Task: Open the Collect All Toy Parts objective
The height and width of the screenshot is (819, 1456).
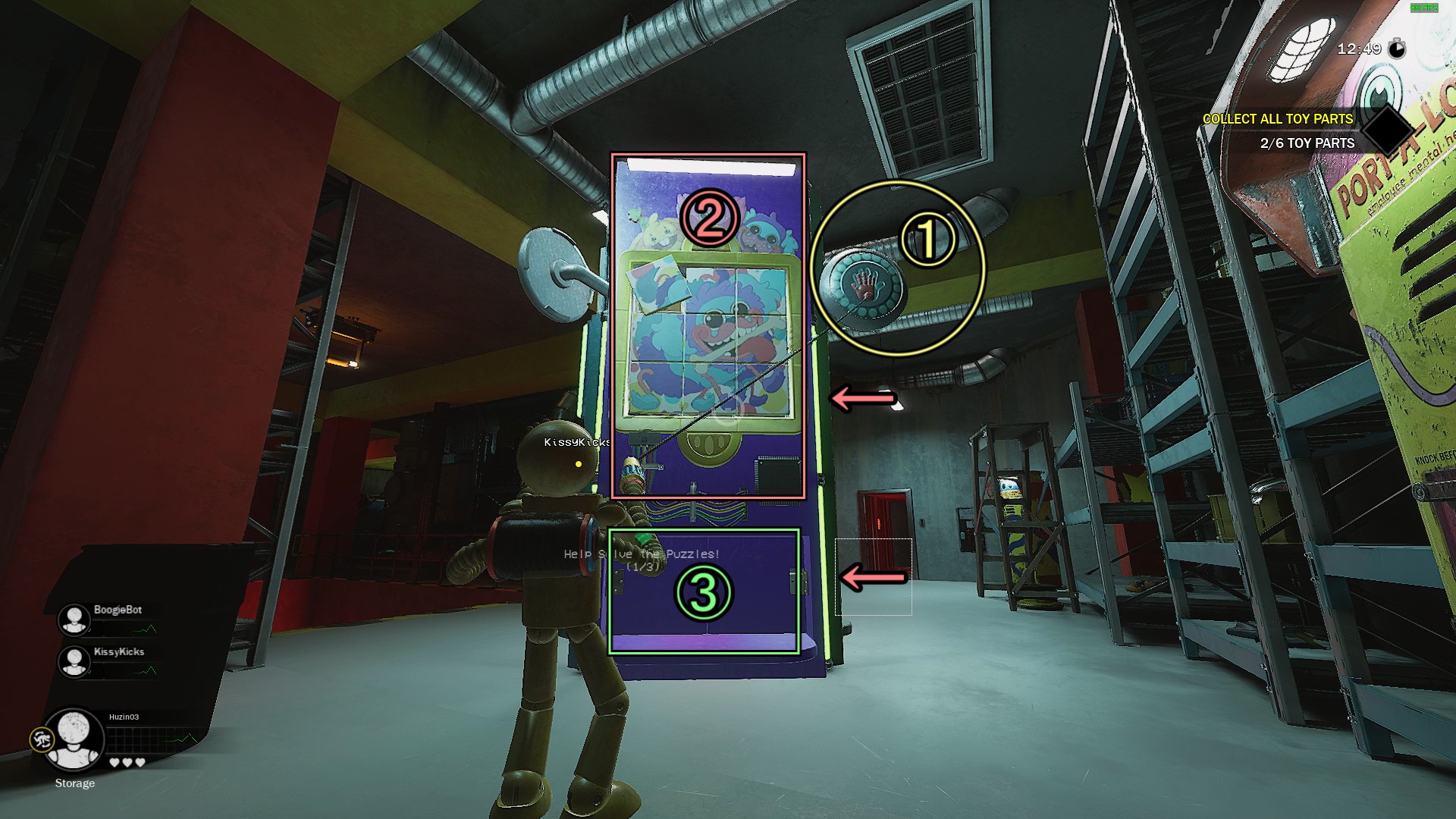Action: [1277, 119]
